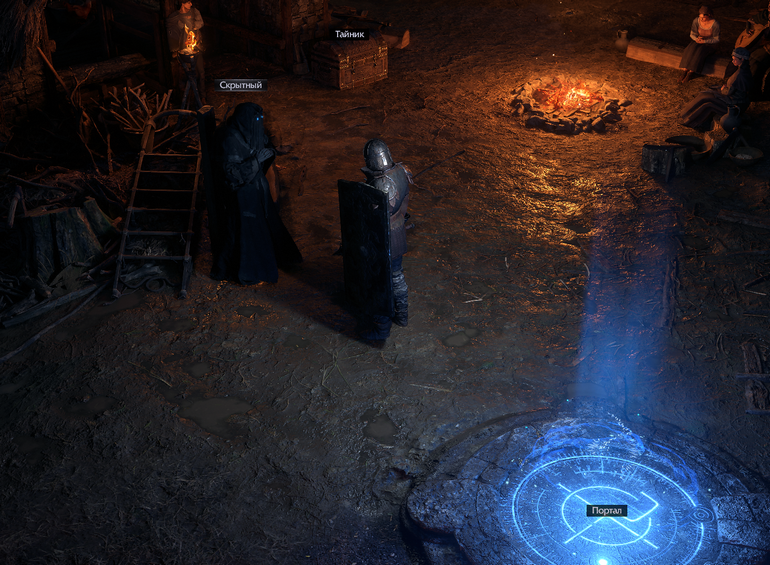Click the Портал label
This screenshot has width=770, height=565.
pos(607,511)
